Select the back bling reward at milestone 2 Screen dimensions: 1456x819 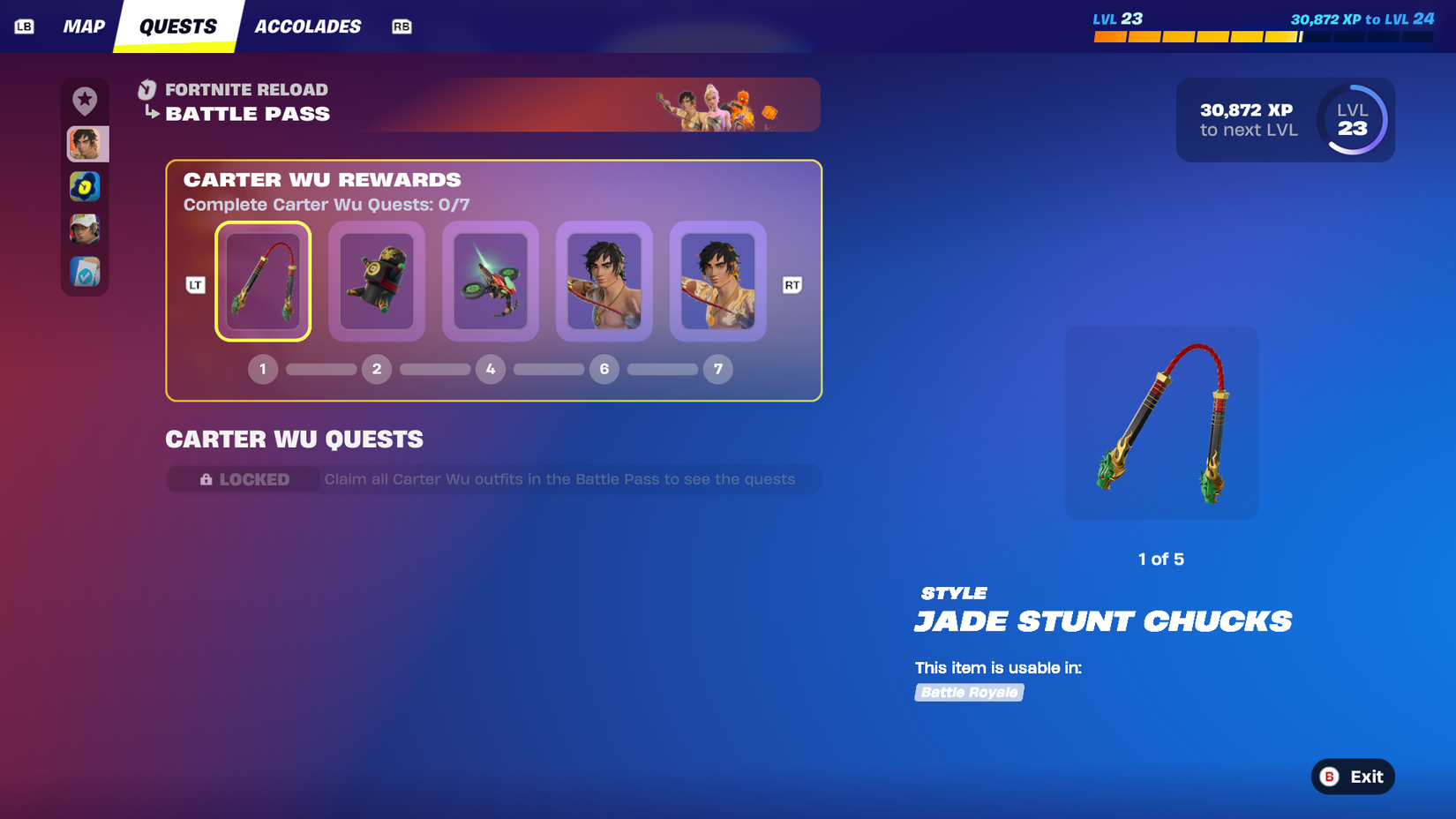377,281
